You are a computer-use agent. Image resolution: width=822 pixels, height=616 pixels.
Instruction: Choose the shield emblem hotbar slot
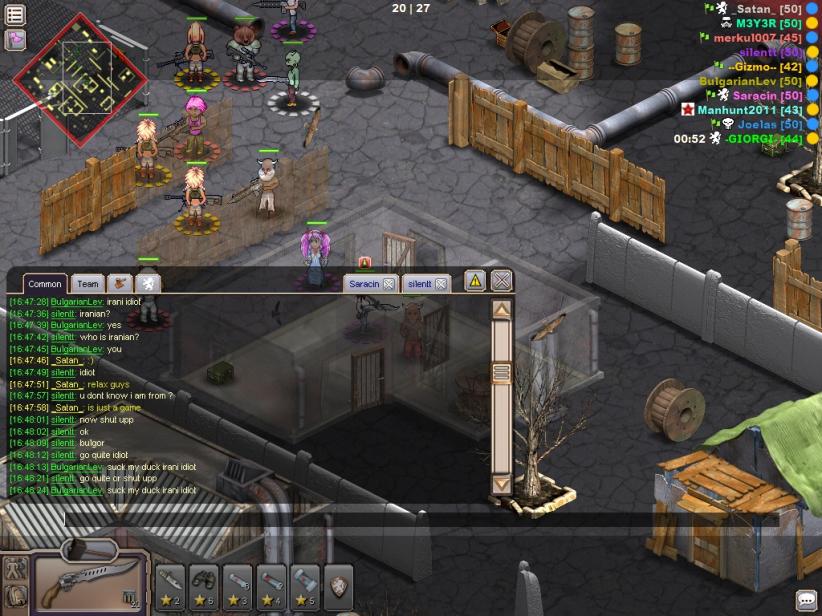(340, 581)
